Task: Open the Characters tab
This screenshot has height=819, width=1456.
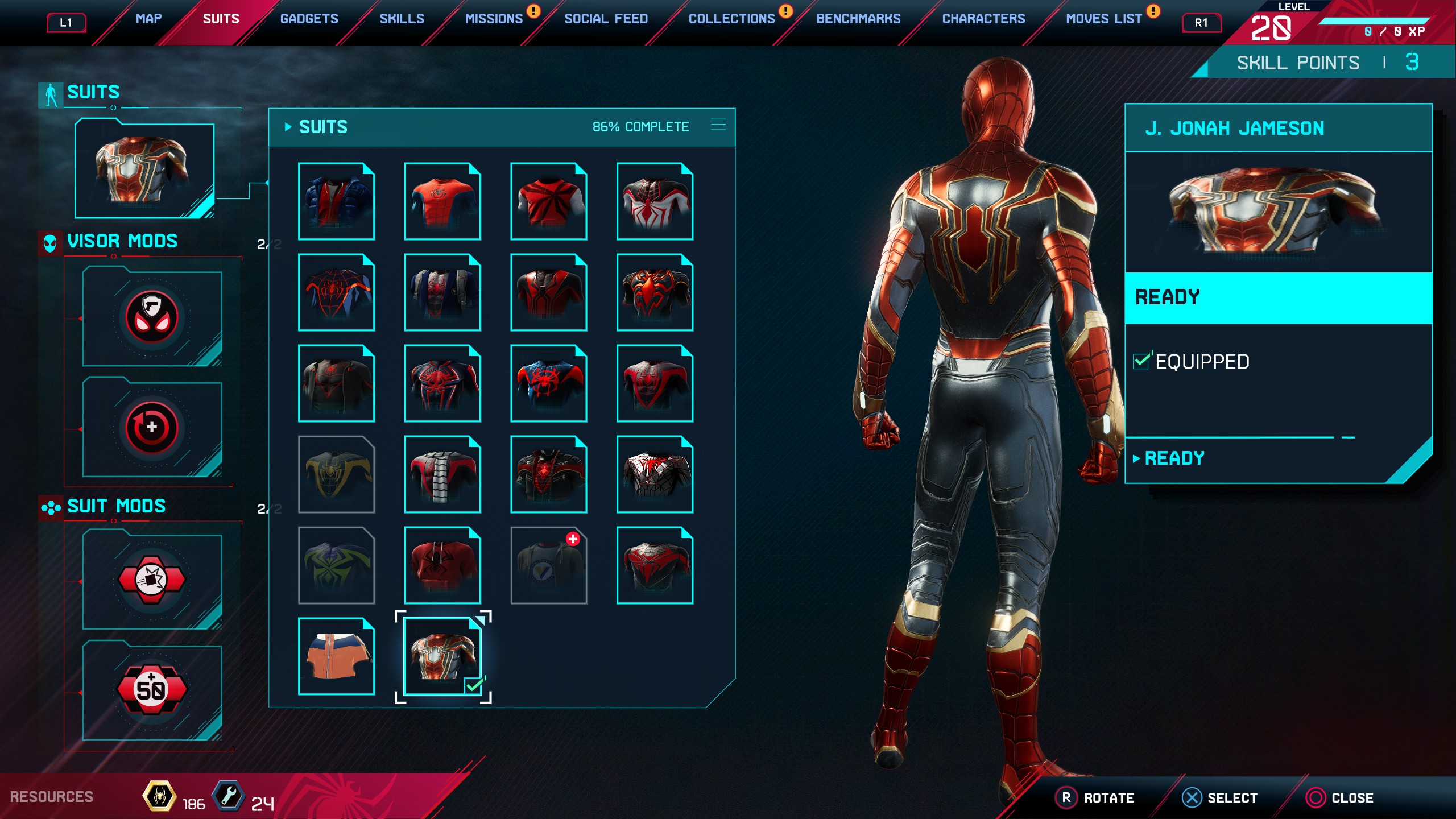Action: coord(983,19)
